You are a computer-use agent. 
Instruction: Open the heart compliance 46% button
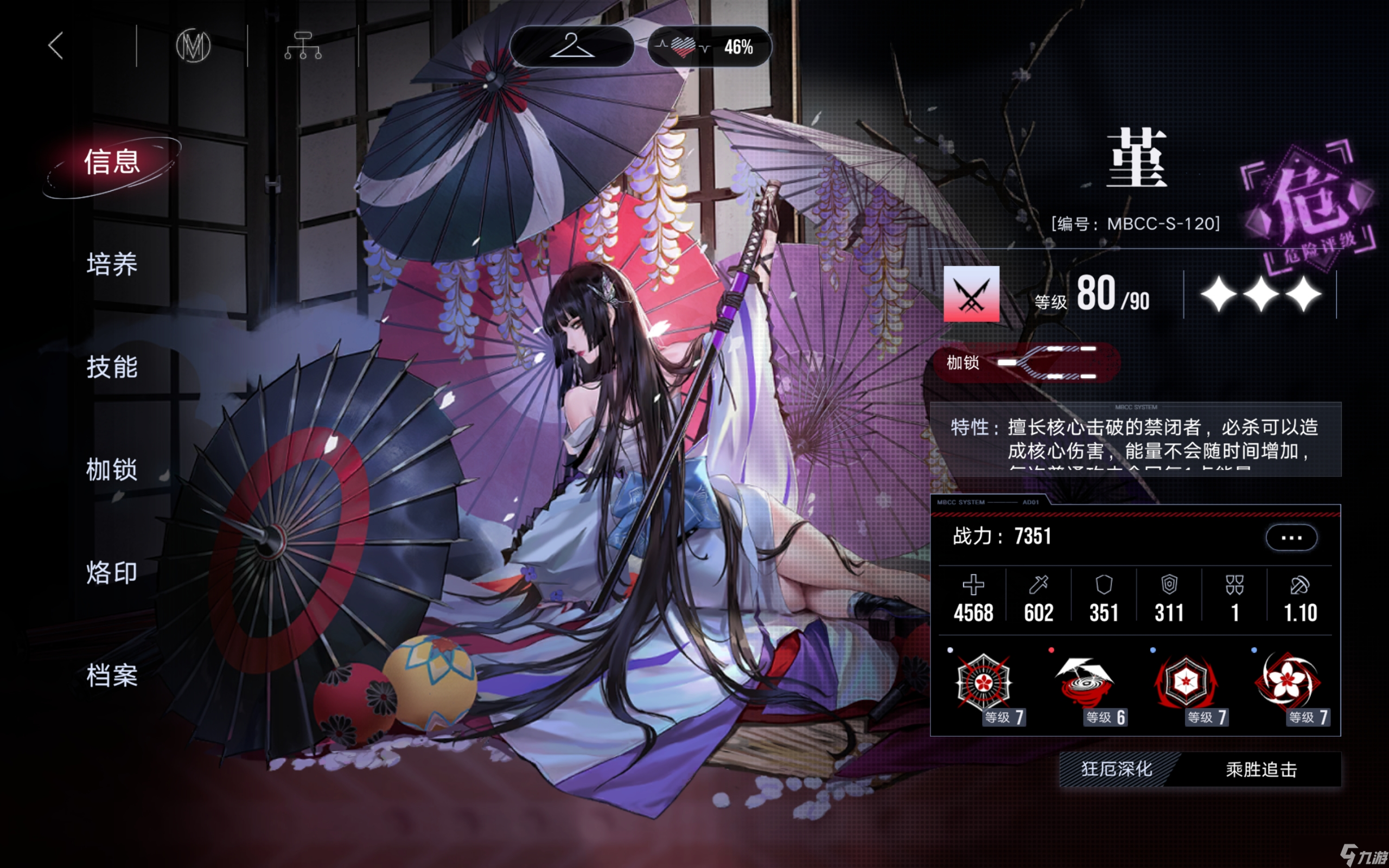coord(710,47)
